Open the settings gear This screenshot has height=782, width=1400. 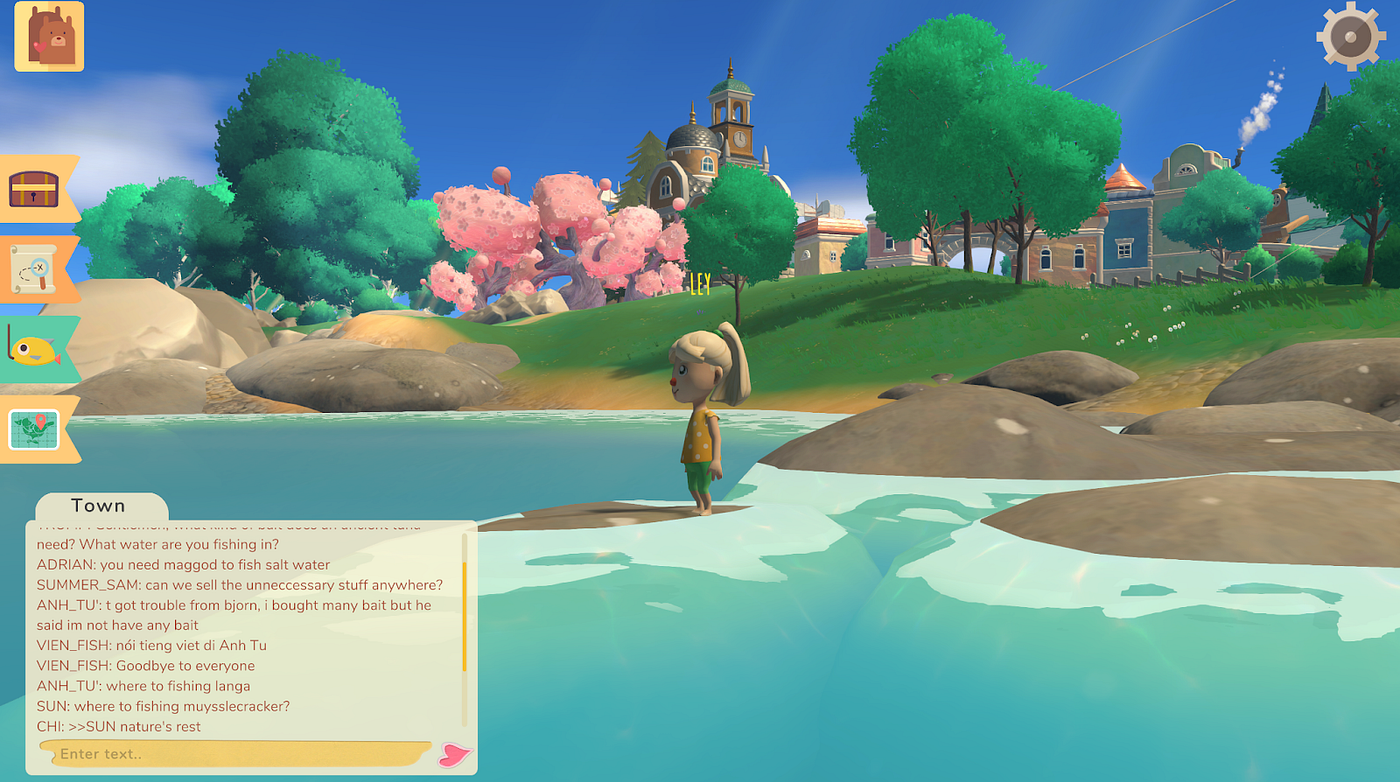coord(1350,36)
